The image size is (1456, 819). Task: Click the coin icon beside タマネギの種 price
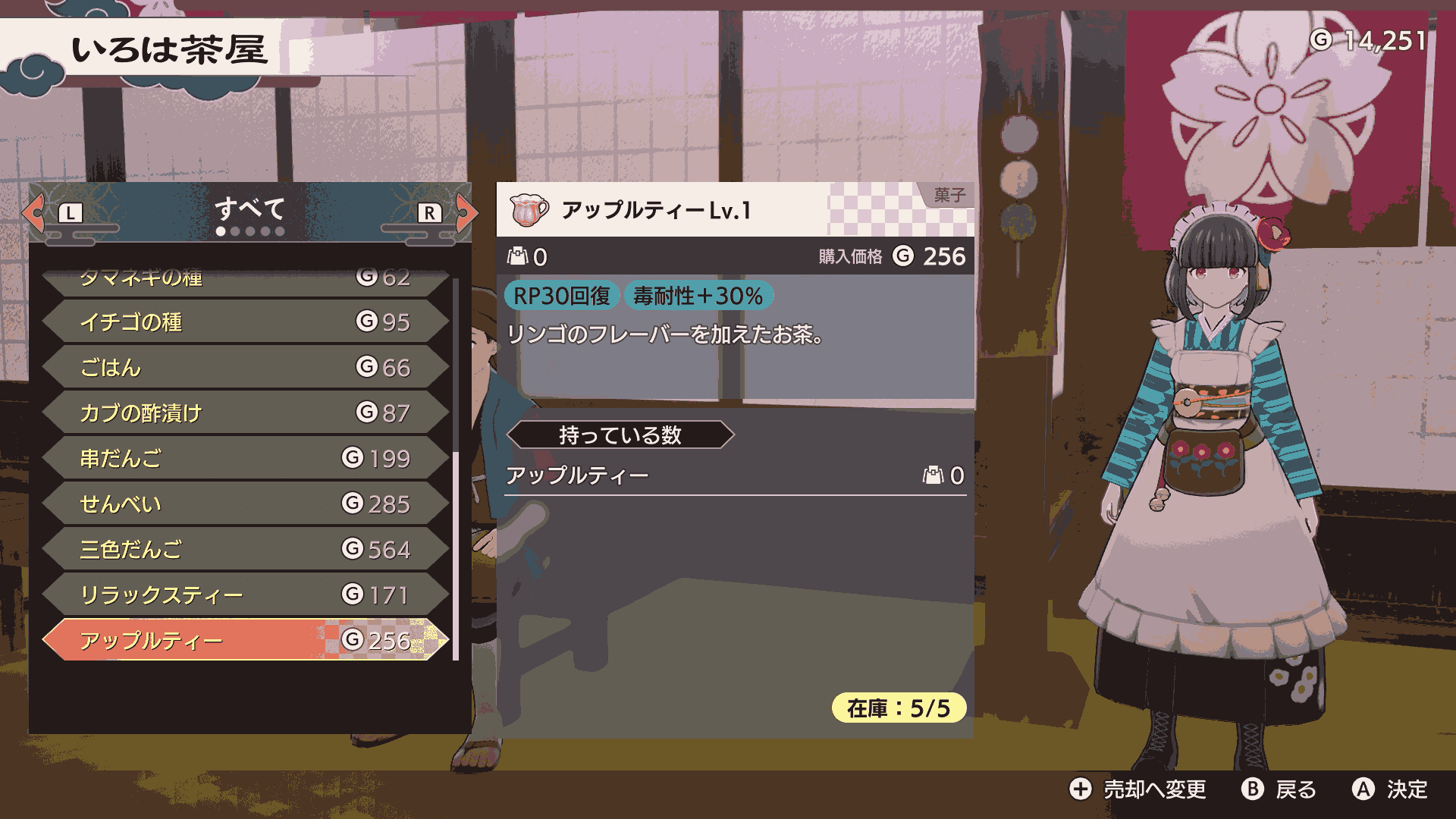click(366, 277)
